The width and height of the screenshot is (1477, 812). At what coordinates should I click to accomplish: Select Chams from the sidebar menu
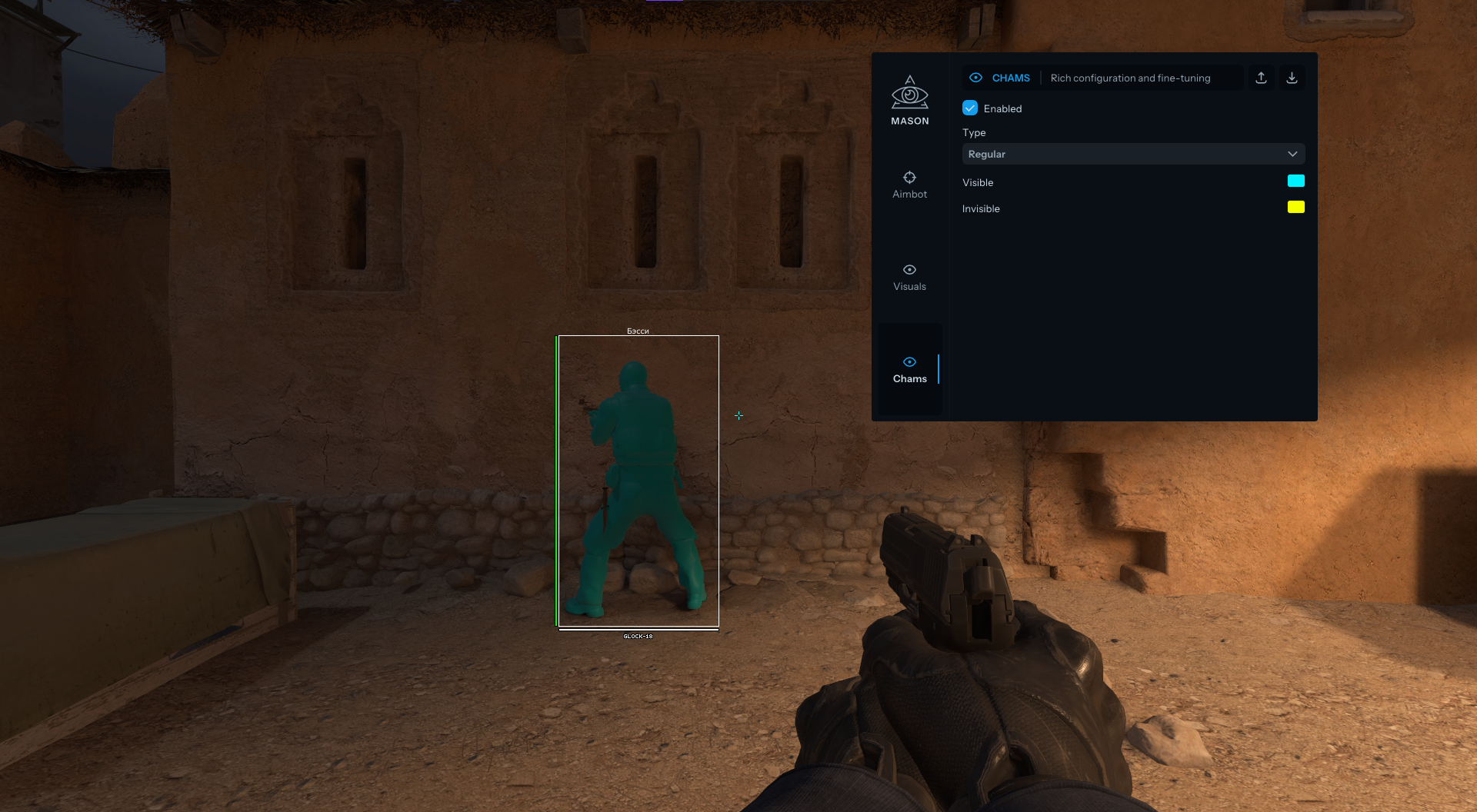(x=910, y=378)
